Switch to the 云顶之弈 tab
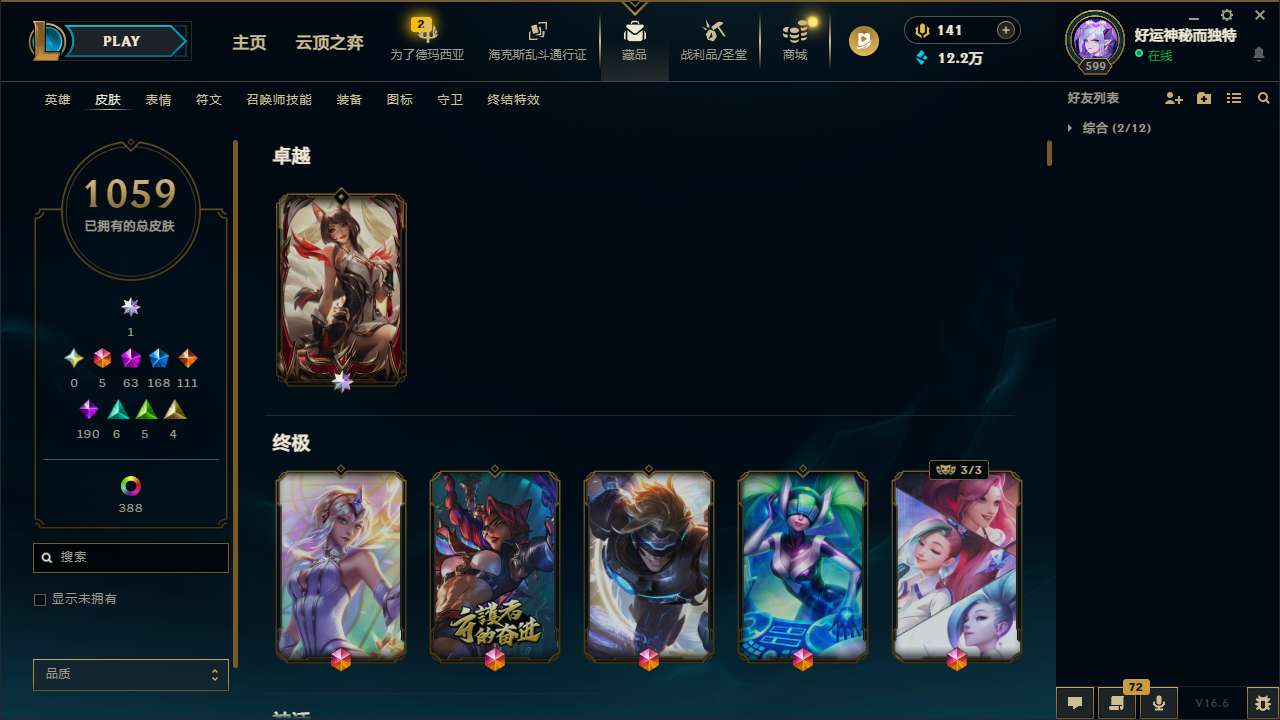Image resolution: width=1280 pixels, height=720 pixels. tap(331, 41)
